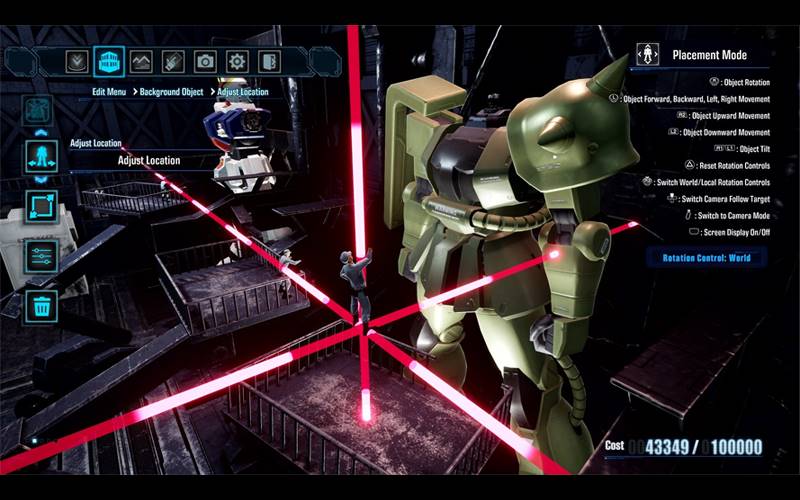800x500 pixels.
Task: Open the landscape scenery tab
Action: [141, 61]
